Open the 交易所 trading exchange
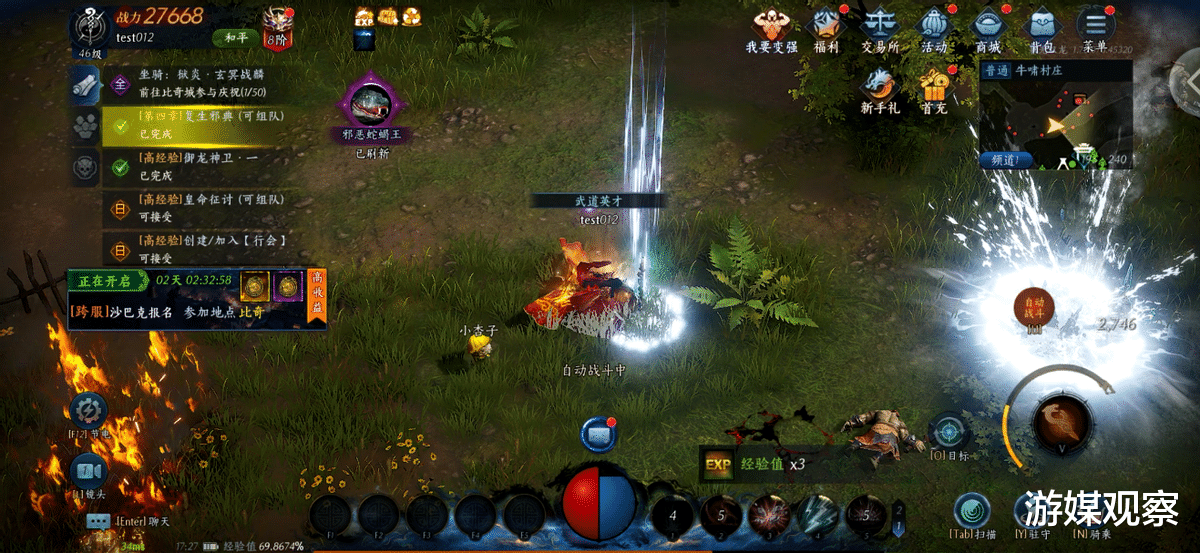The height and width of the screenshot is (553, 1200). pos(879,26)
